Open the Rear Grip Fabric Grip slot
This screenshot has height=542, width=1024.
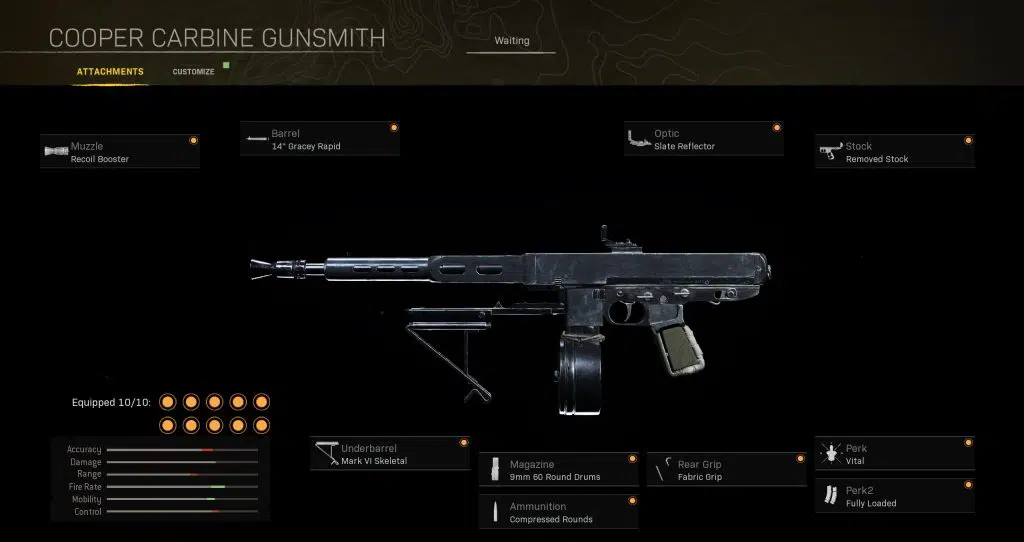727,470
